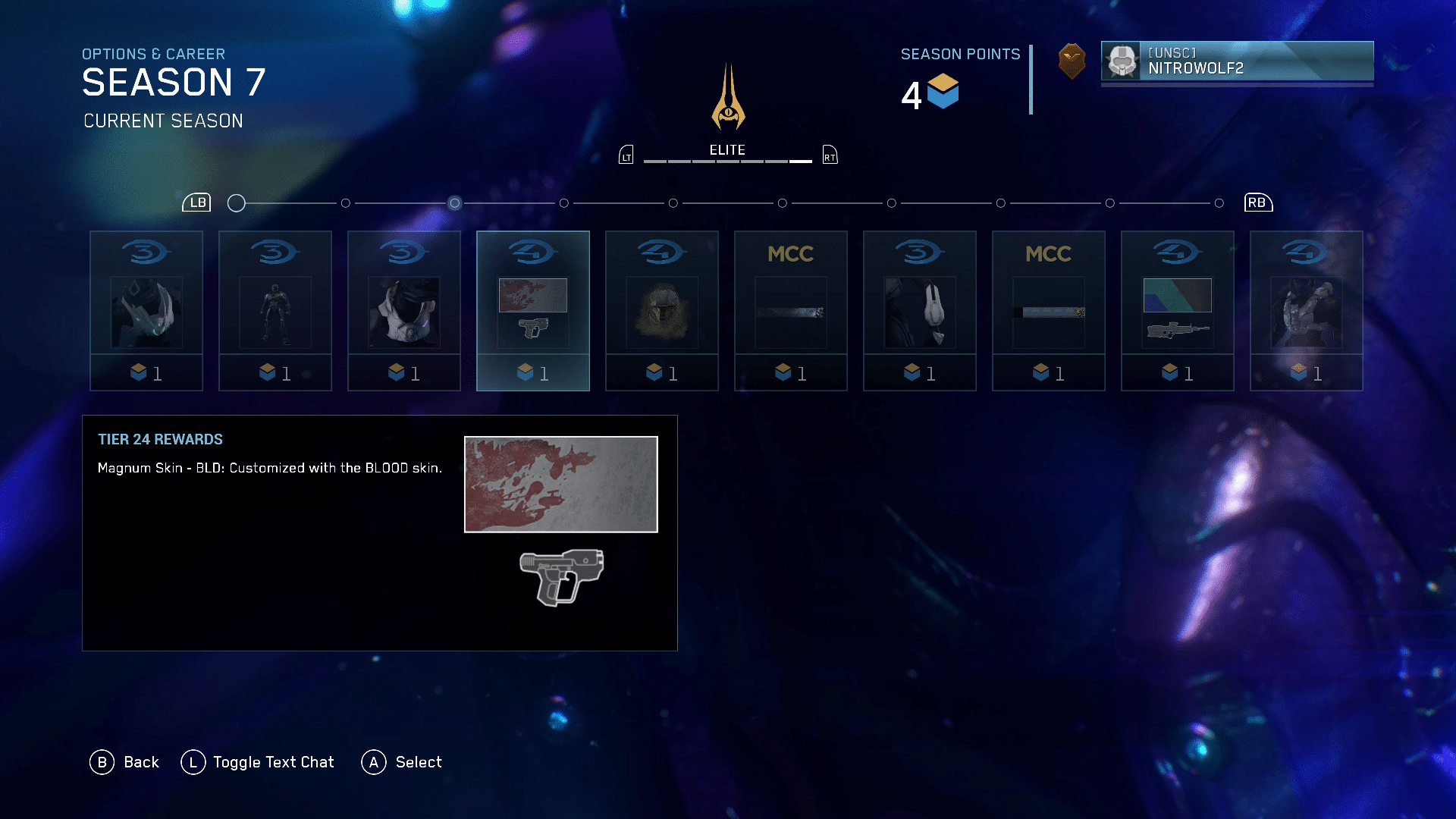Click the large circle starting the tier timeline

coord(237,203)
